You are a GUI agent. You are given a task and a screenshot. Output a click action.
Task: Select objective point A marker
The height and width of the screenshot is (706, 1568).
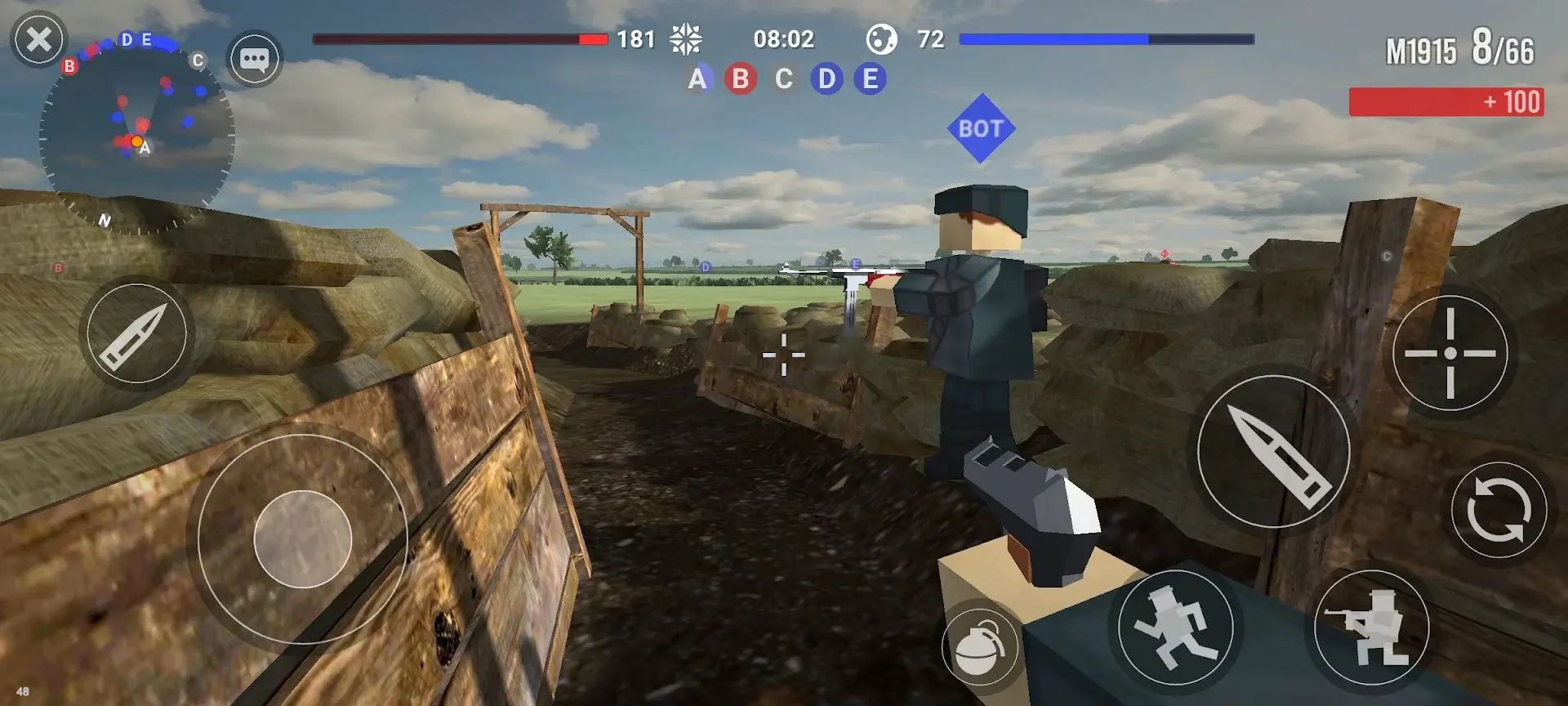point(697,79)
